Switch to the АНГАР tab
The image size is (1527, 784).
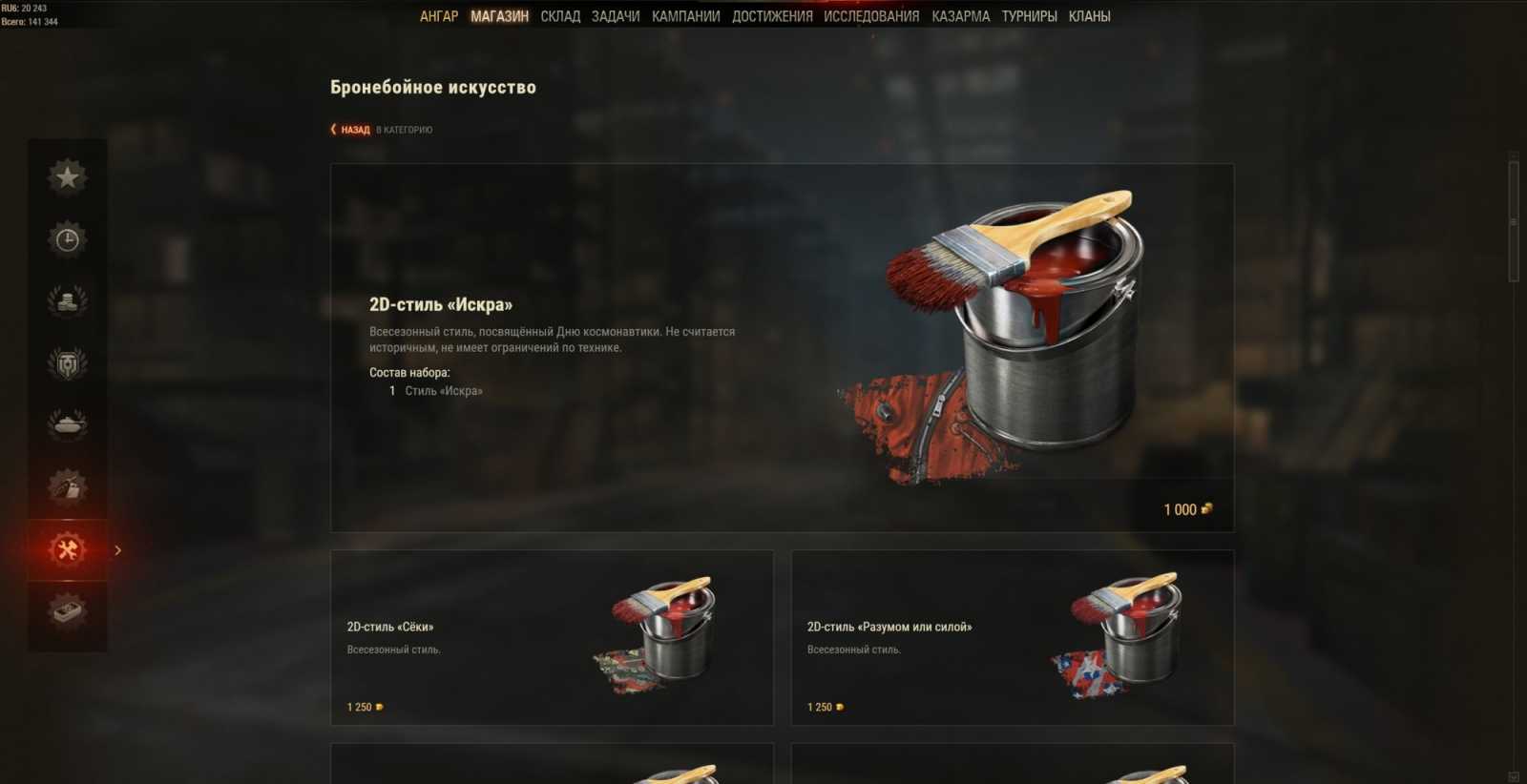[440, 15]
